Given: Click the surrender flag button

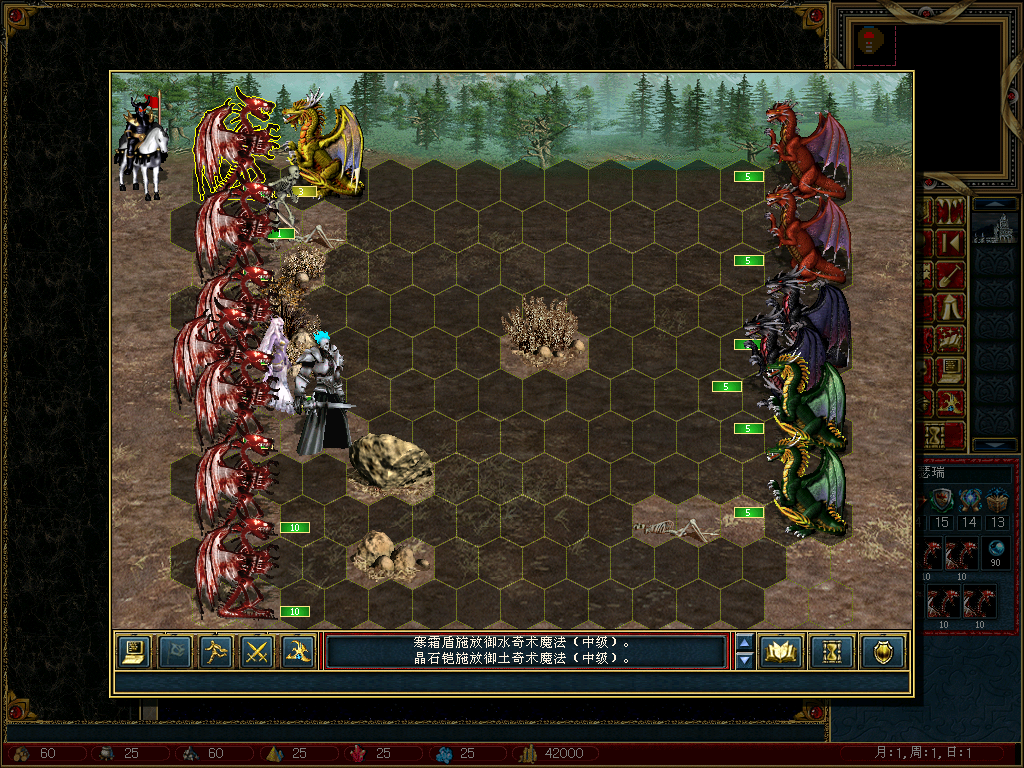Looking at the screenshot, I should 174,652.
